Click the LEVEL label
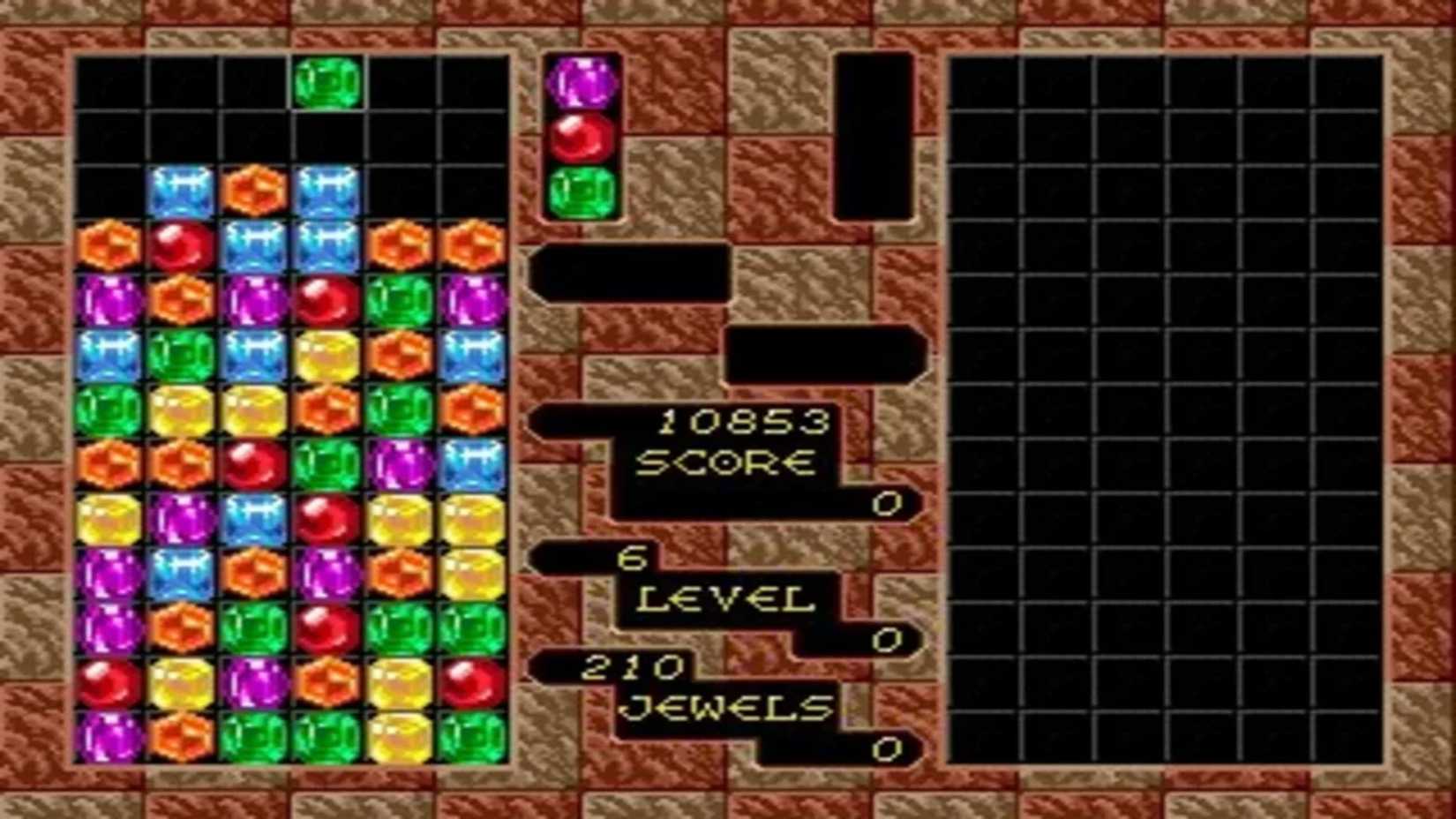 (725, 600)
